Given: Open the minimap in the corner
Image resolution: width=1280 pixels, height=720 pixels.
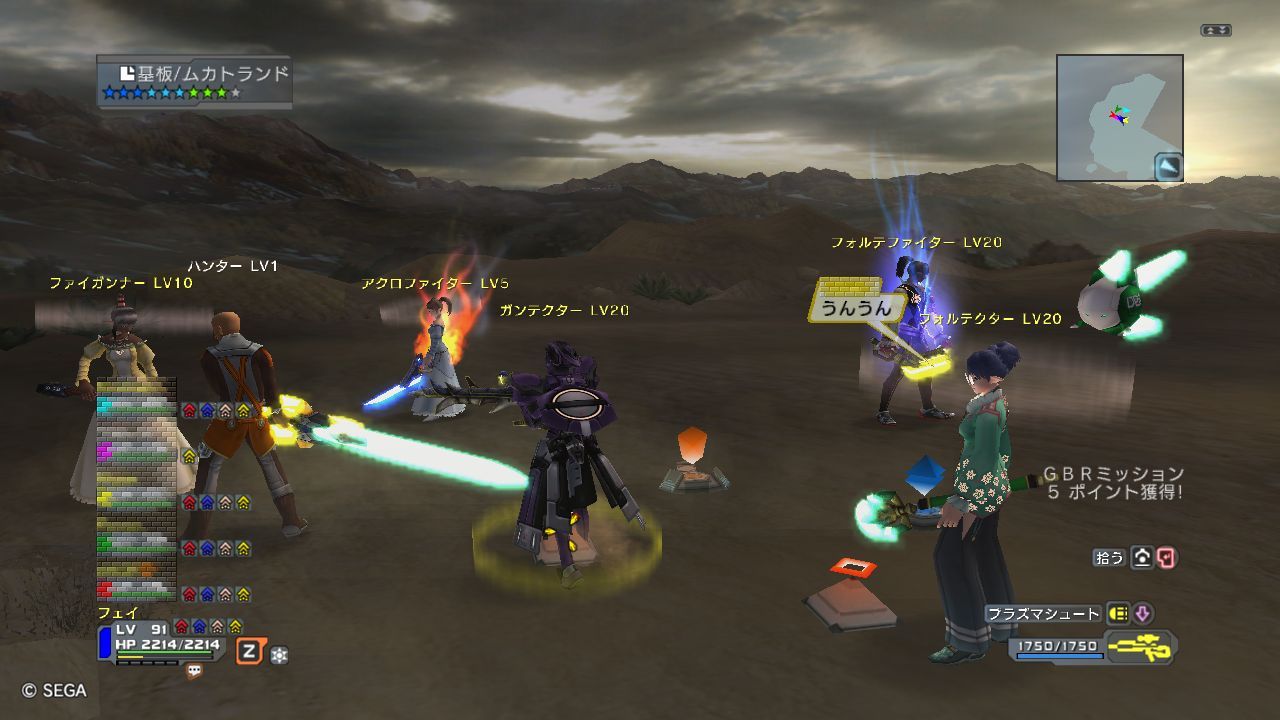Looking at the screenshot, I should tap(1119, 117).
